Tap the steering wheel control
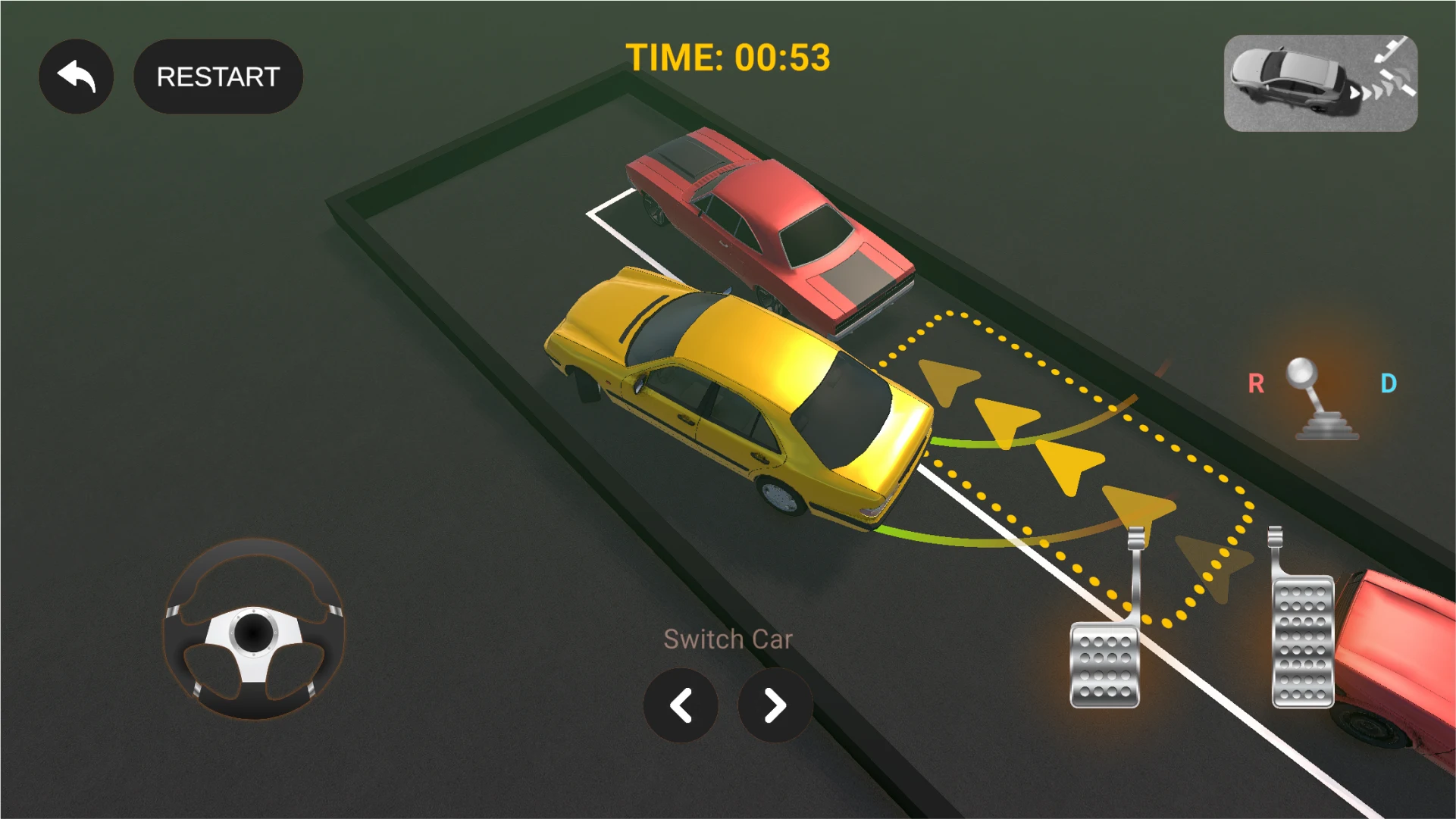 (254, 629)
